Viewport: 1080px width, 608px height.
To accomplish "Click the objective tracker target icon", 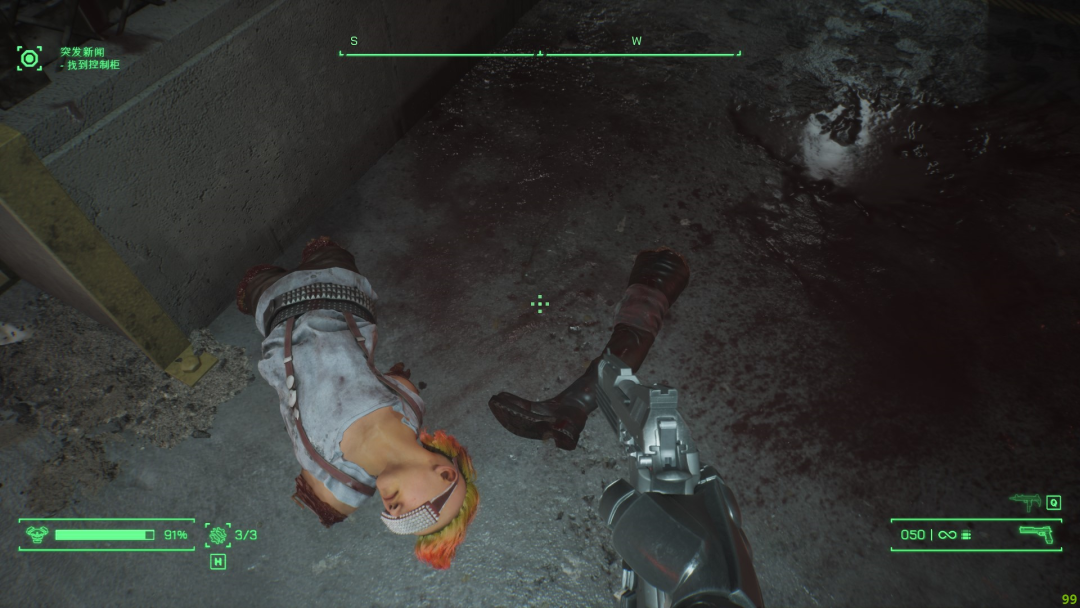I will click(x=30, y=58).
